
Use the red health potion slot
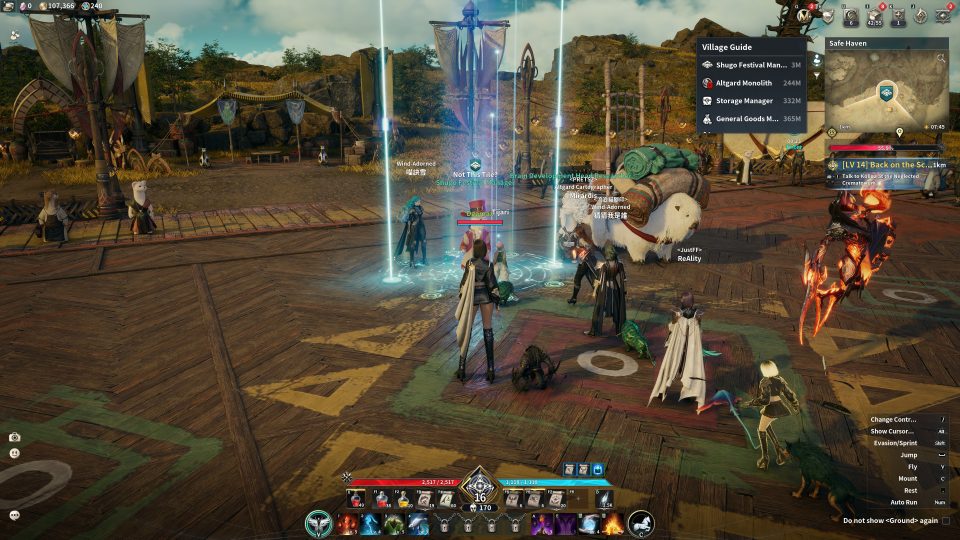tap(356, 498)
